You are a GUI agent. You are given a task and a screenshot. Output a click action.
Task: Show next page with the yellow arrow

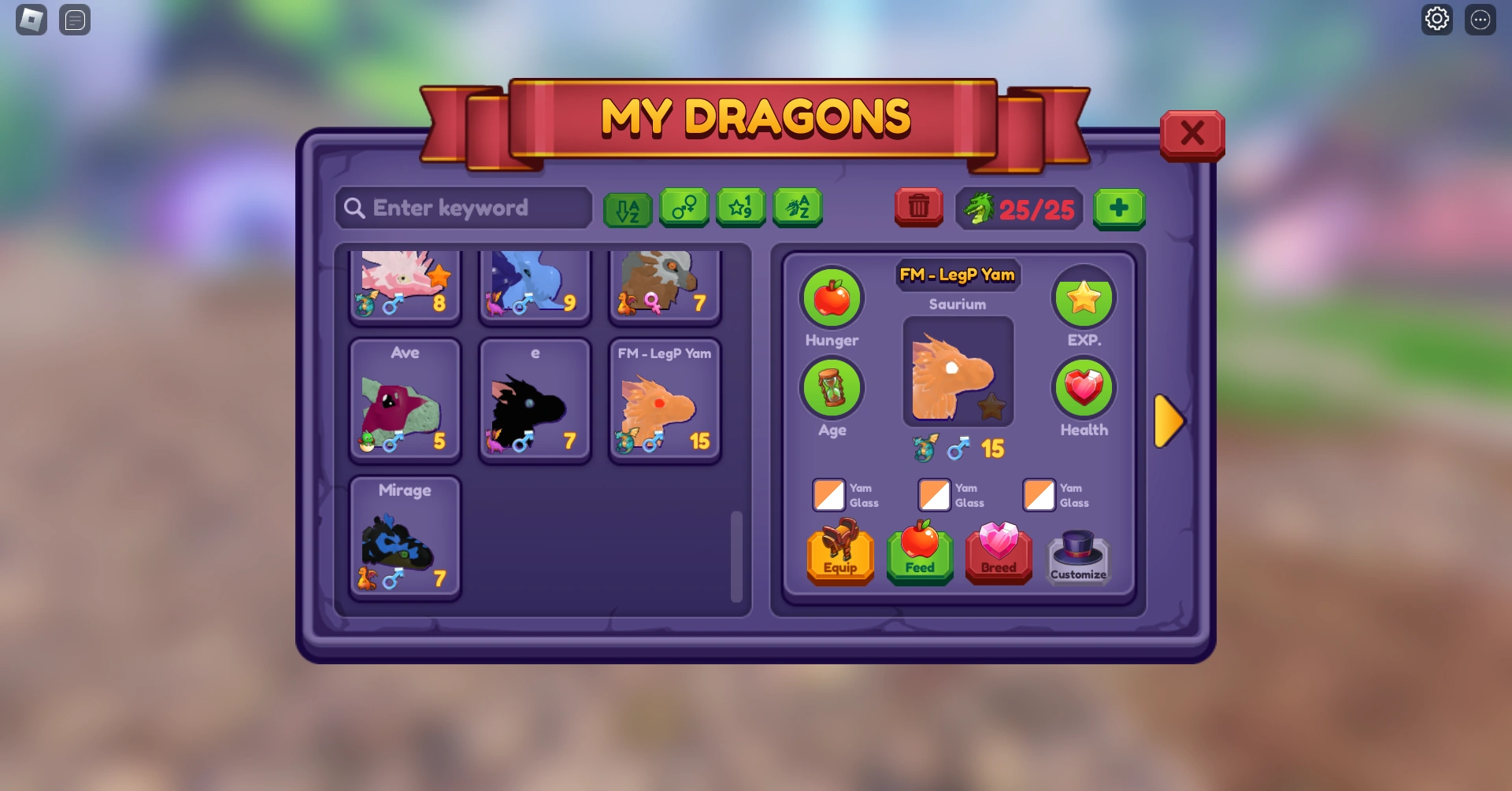[x=1169, y=422]
